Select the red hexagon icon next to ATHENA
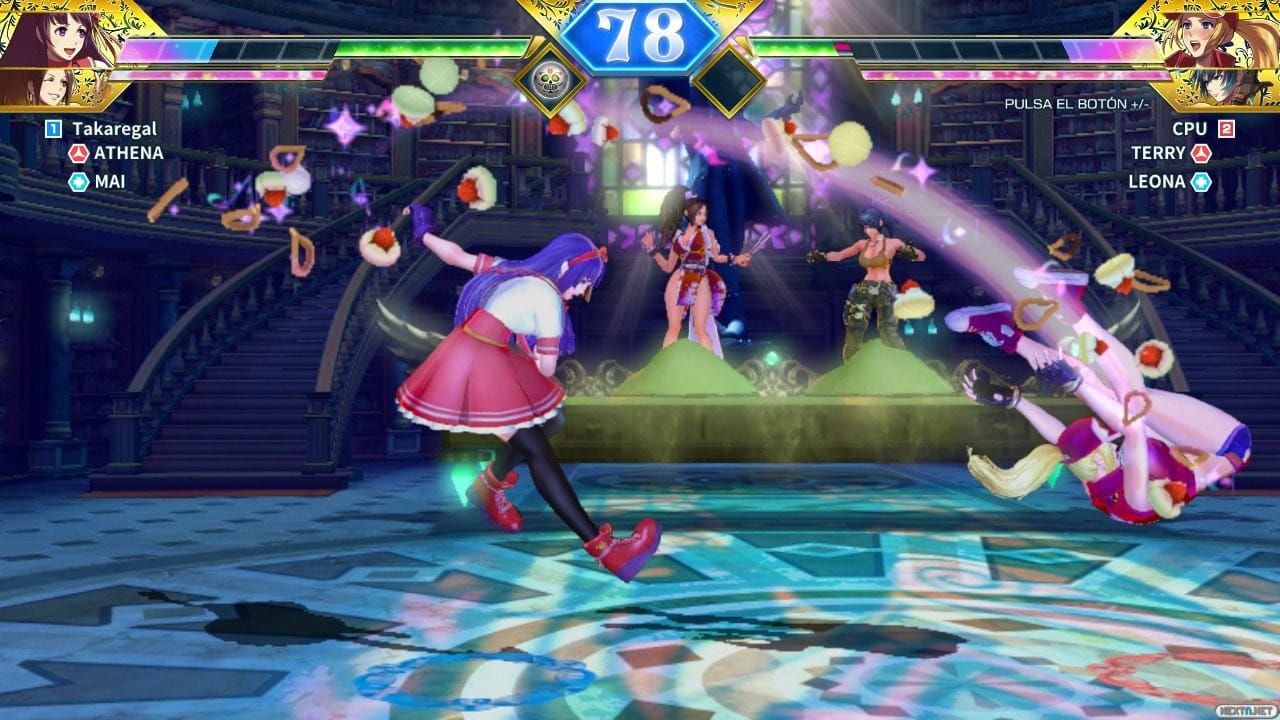The height and width of the screenshot is (720, 1280). click(78, 155)
